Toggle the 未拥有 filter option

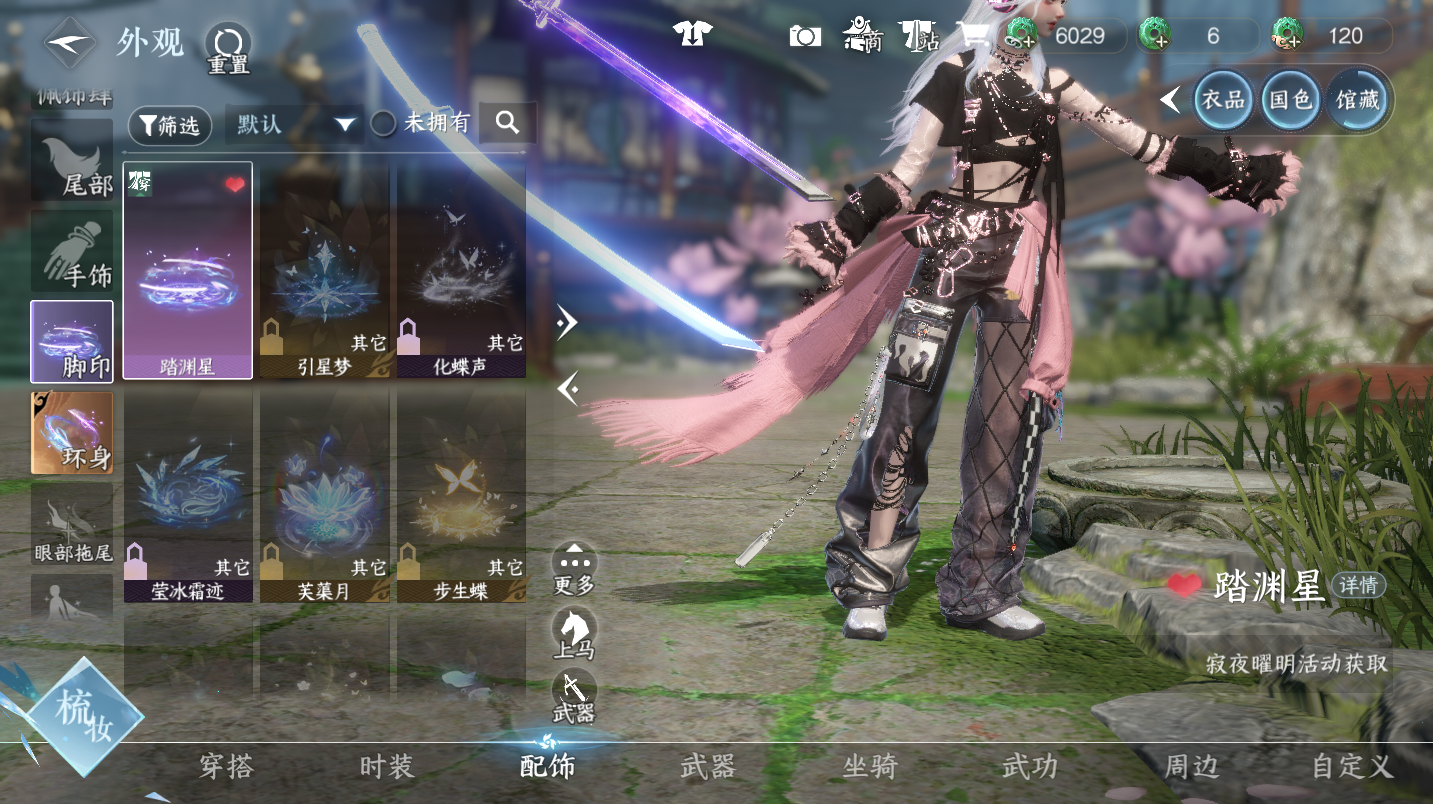tap(384, 124)
